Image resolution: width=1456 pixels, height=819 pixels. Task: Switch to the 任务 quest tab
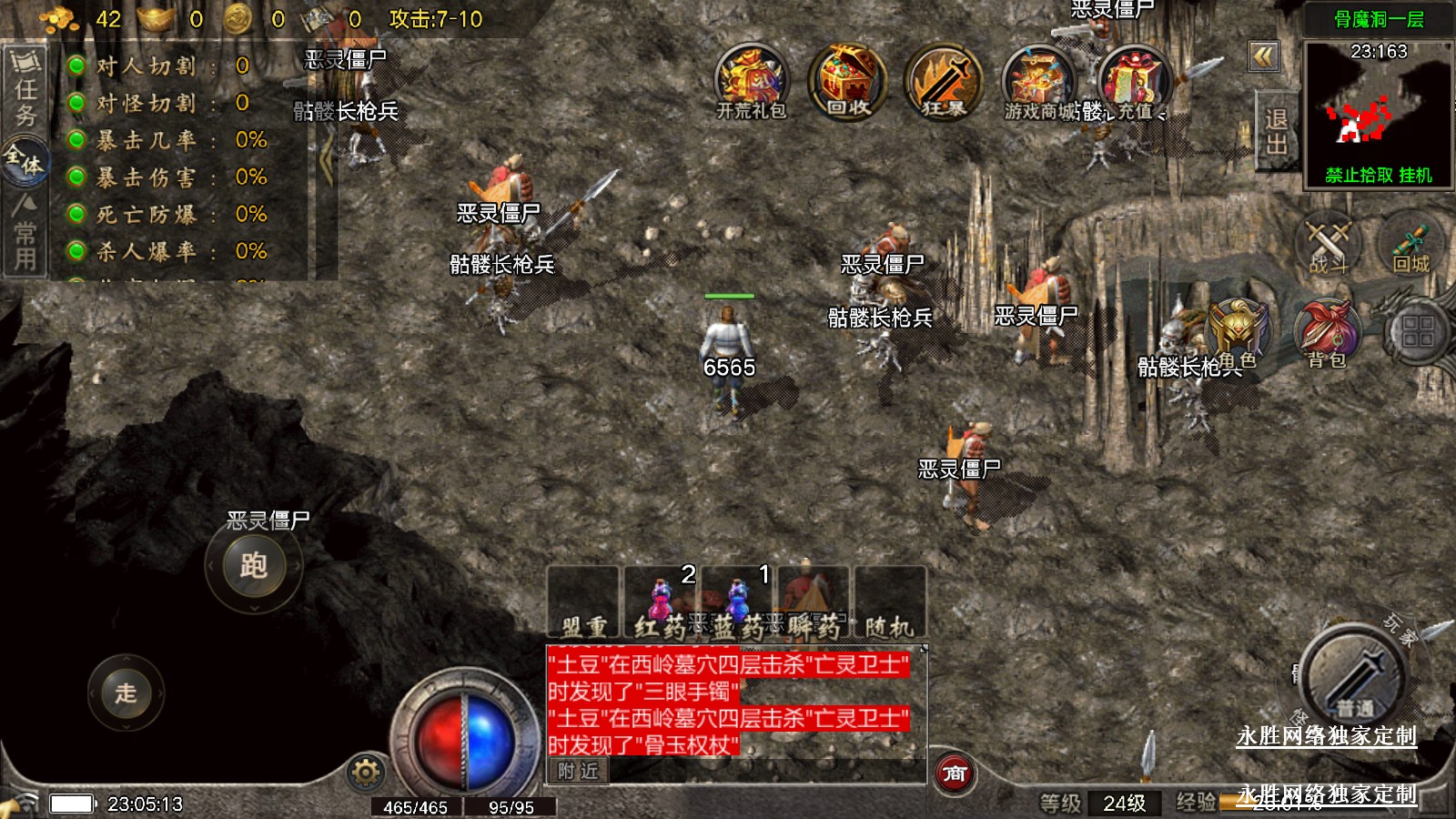(25, 89)
